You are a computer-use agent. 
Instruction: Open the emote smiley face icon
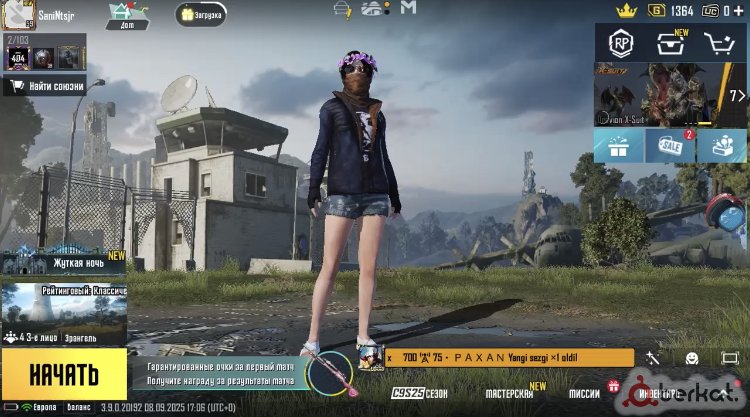pos(692,358)
